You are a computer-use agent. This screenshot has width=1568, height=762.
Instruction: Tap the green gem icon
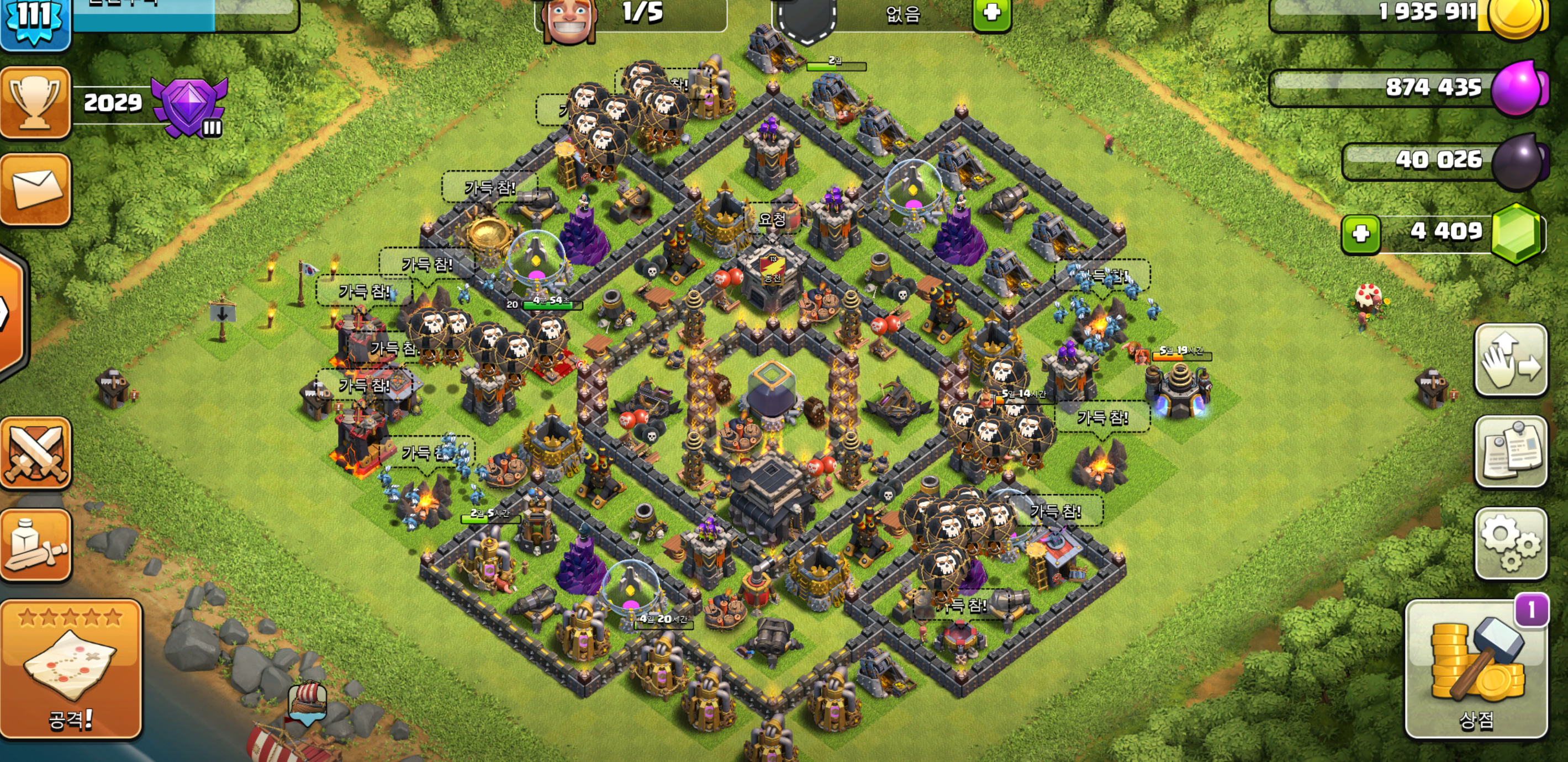[x=1517, y=233]
